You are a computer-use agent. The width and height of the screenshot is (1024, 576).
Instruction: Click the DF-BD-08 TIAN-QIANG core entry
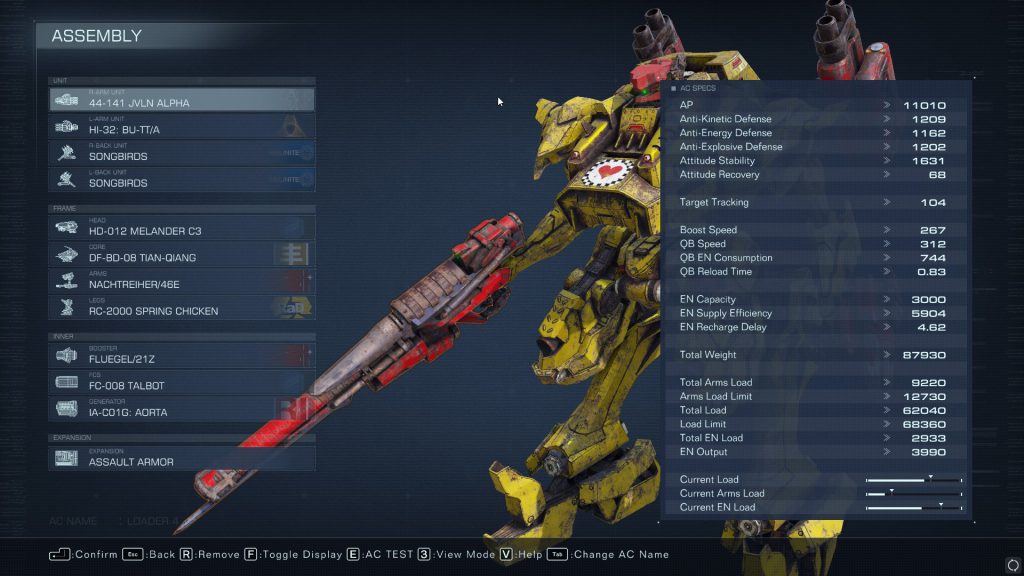point(182,254)
